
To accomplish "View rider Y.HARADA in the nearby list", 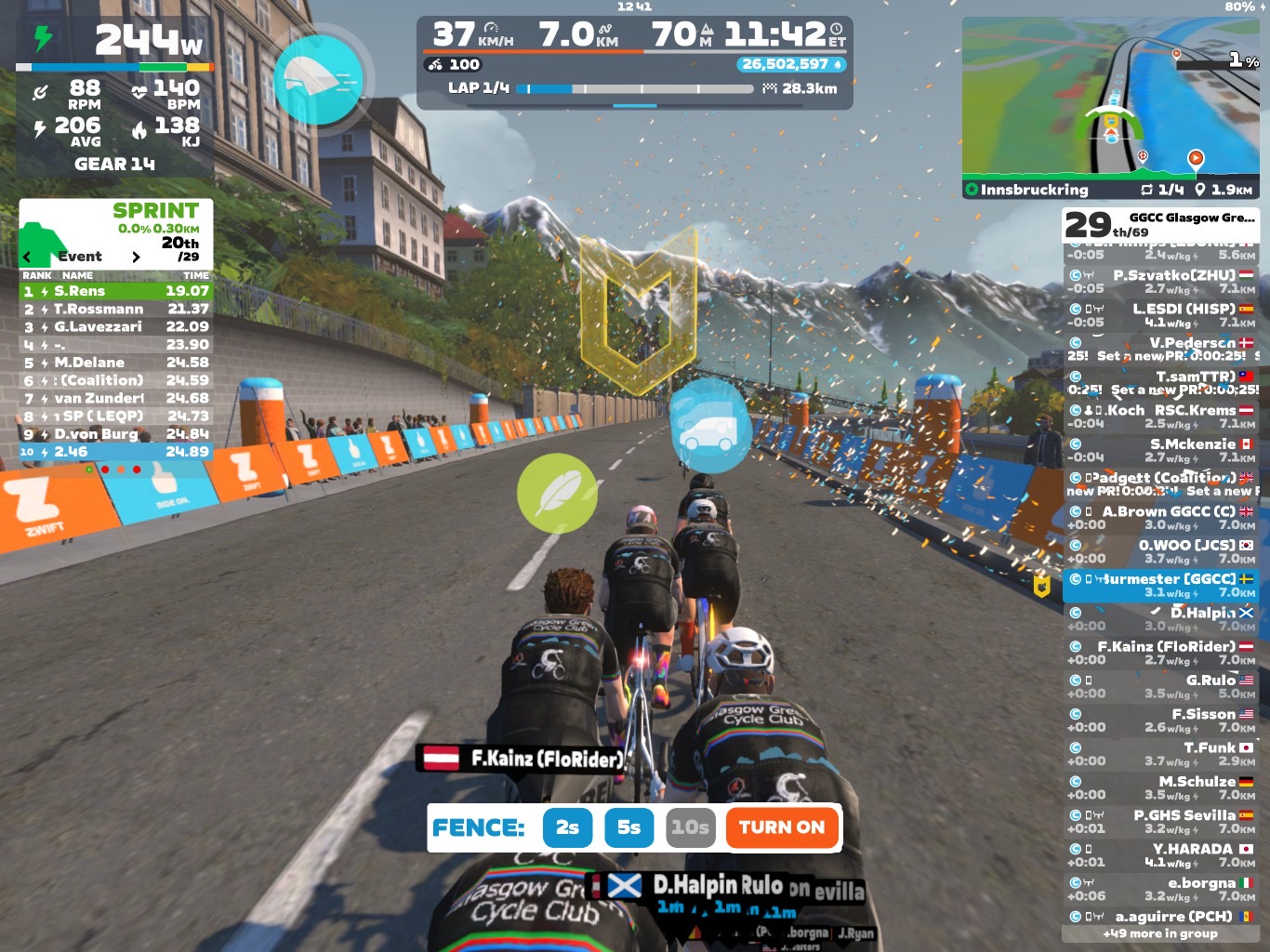I will click(1160, 855).
